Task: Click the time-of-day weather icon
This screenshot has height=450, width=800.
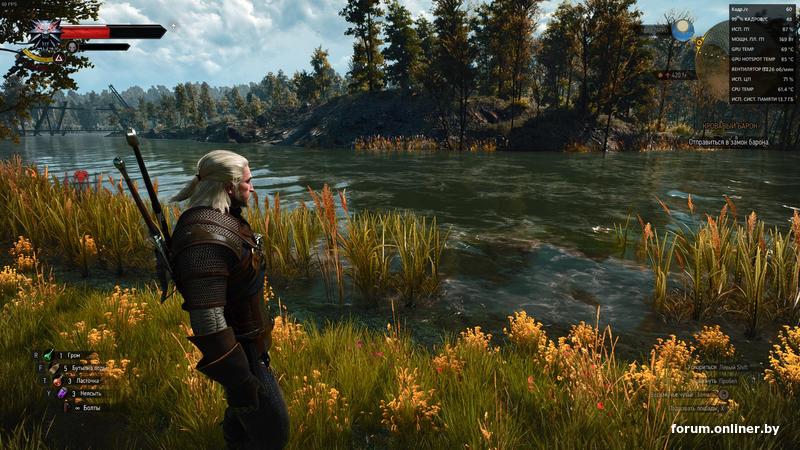Action: click(x=682, y=31)
